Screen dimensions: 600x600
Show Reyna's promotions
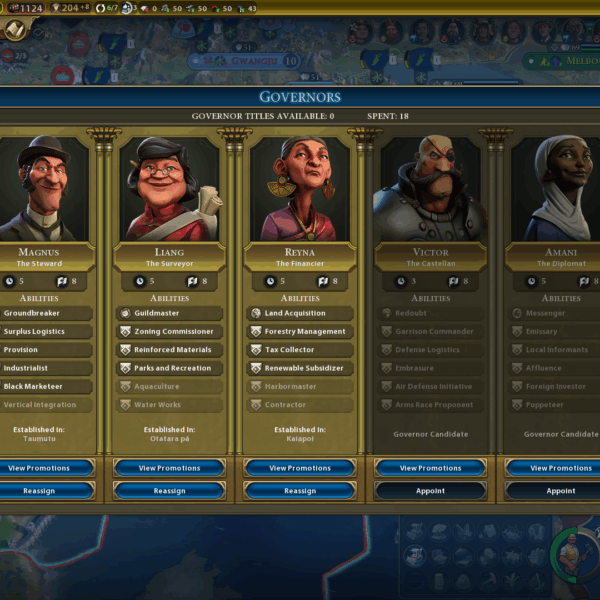[300, 468]
